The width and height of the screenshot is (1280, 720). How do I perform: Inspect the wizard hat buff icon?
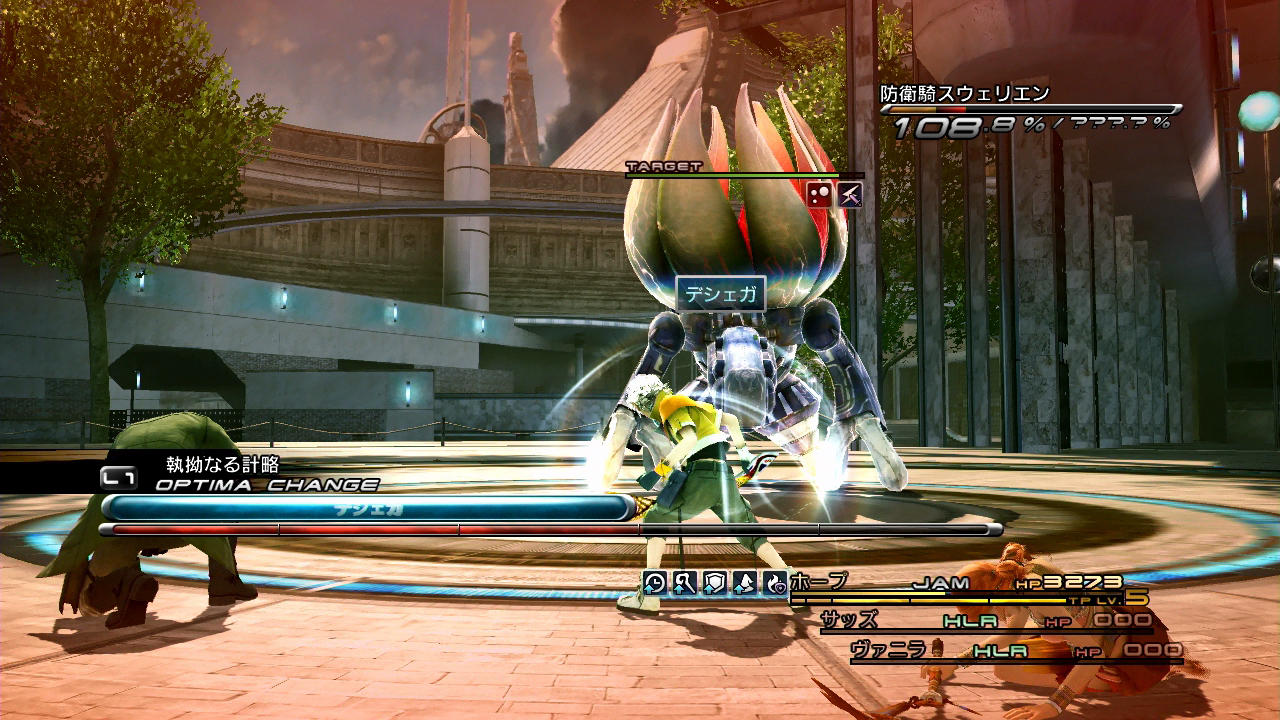[744, 583]
